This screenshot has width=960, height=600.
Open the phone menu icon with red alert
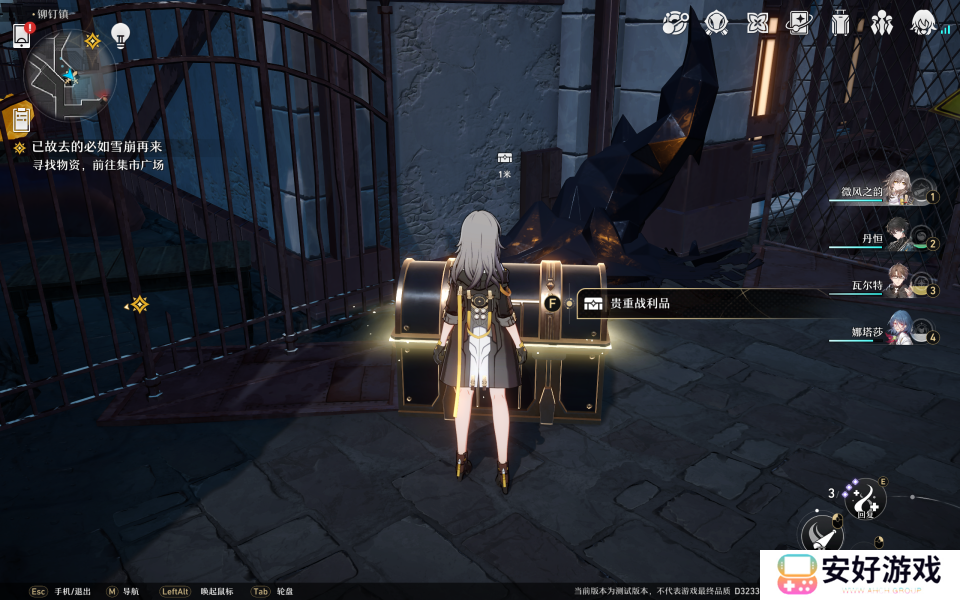[22, 35]
